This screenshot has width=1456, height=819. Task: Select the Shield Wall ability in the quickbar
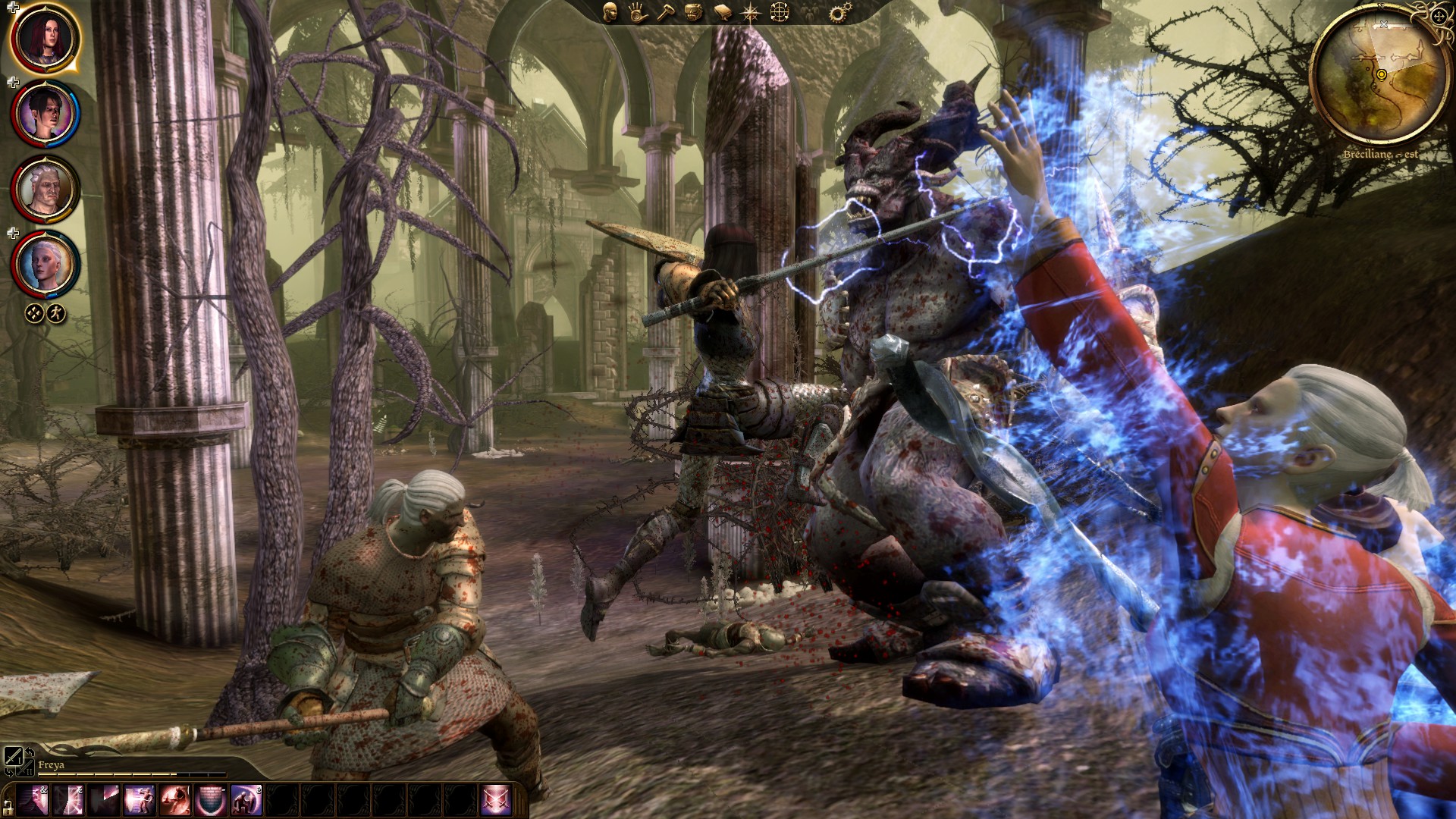[209, 799]
